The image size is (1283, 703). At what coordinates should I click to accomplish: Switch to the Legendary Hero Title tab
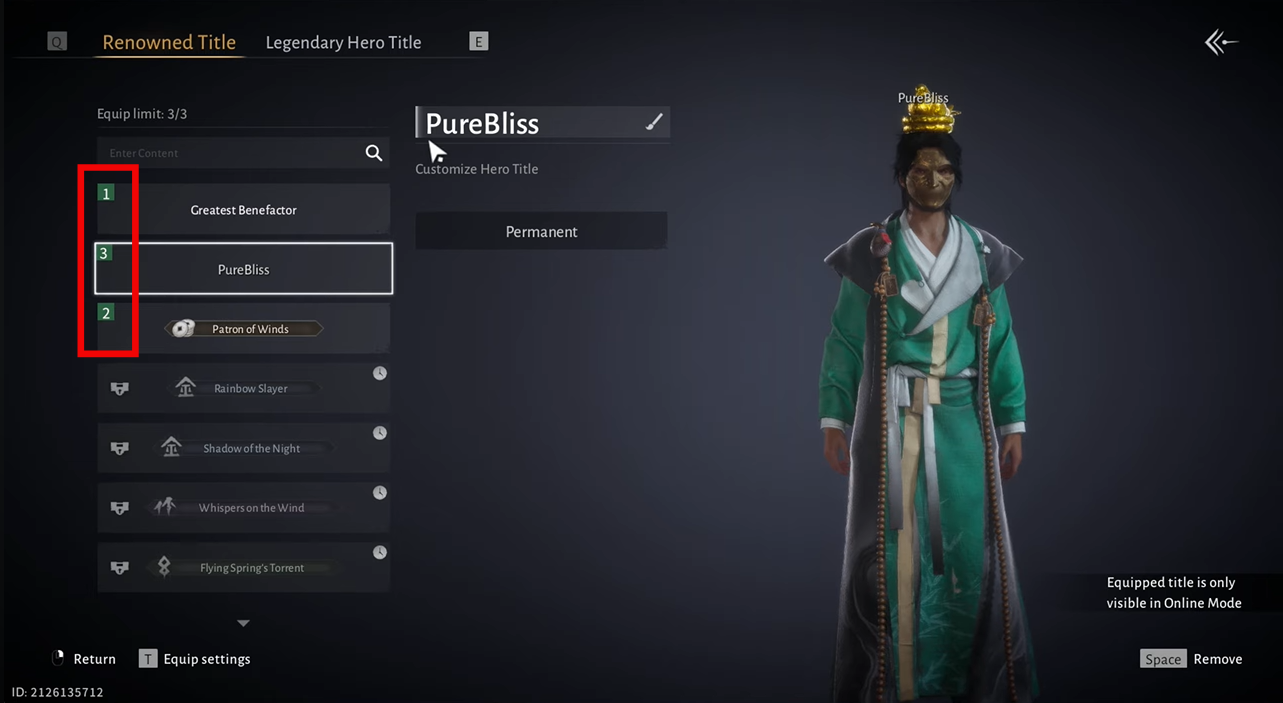coord(343,42)
